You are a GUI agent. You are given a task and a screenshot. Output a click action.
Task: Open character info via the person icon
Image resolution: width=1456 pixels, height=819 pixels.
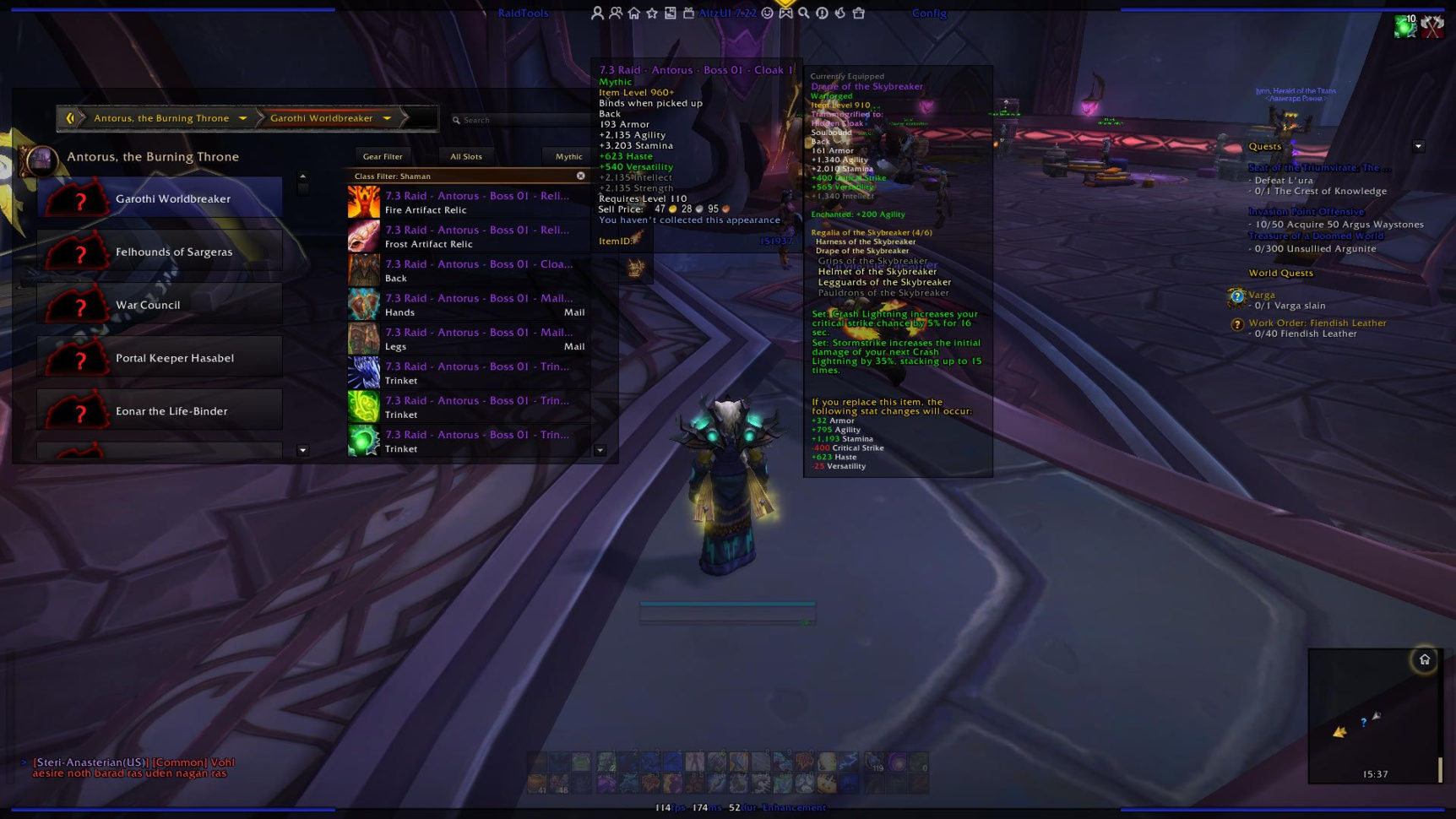pyautogui.click(x=599, y=13)
